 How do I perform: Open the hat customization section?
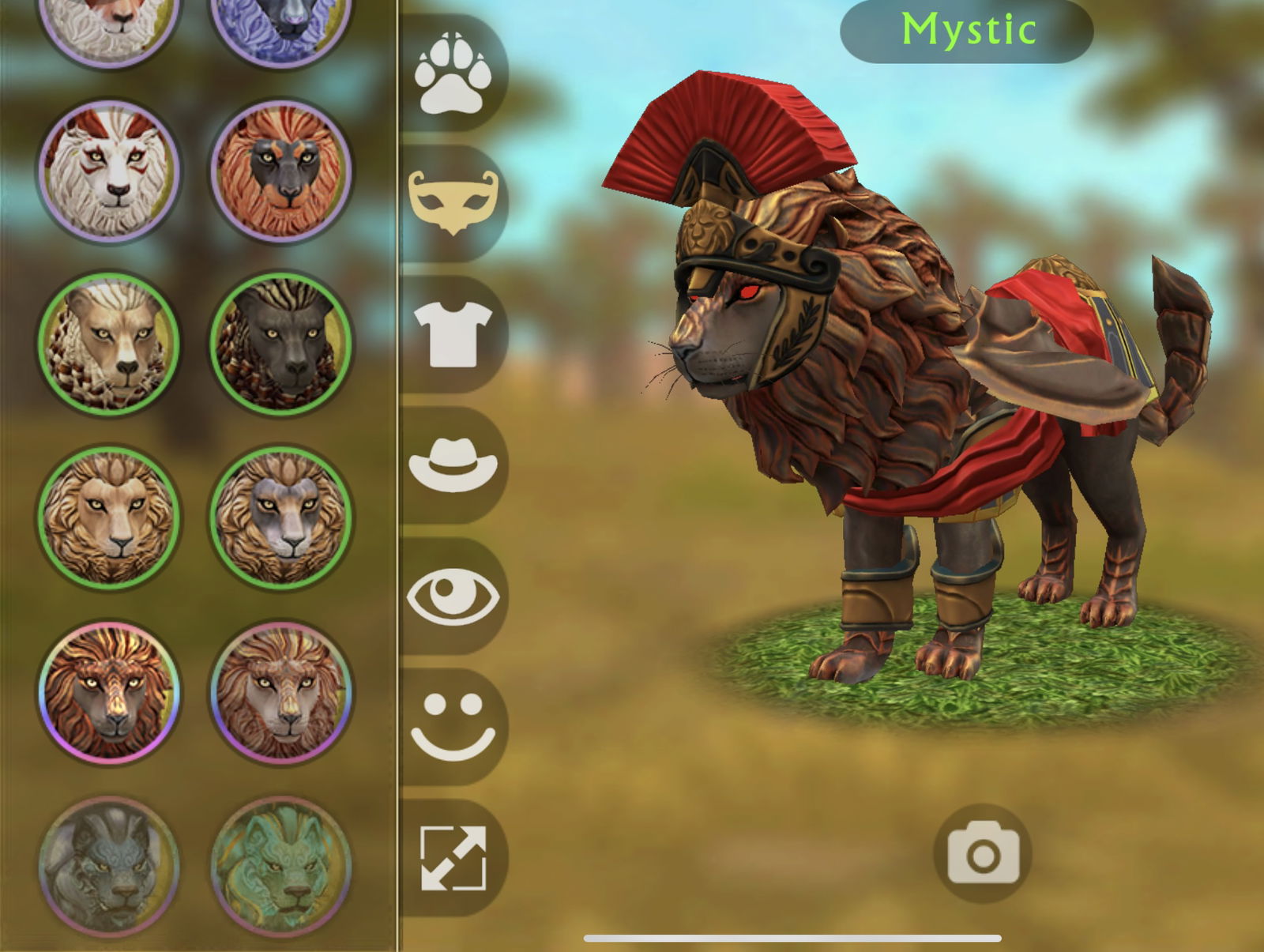click(453, 466)
